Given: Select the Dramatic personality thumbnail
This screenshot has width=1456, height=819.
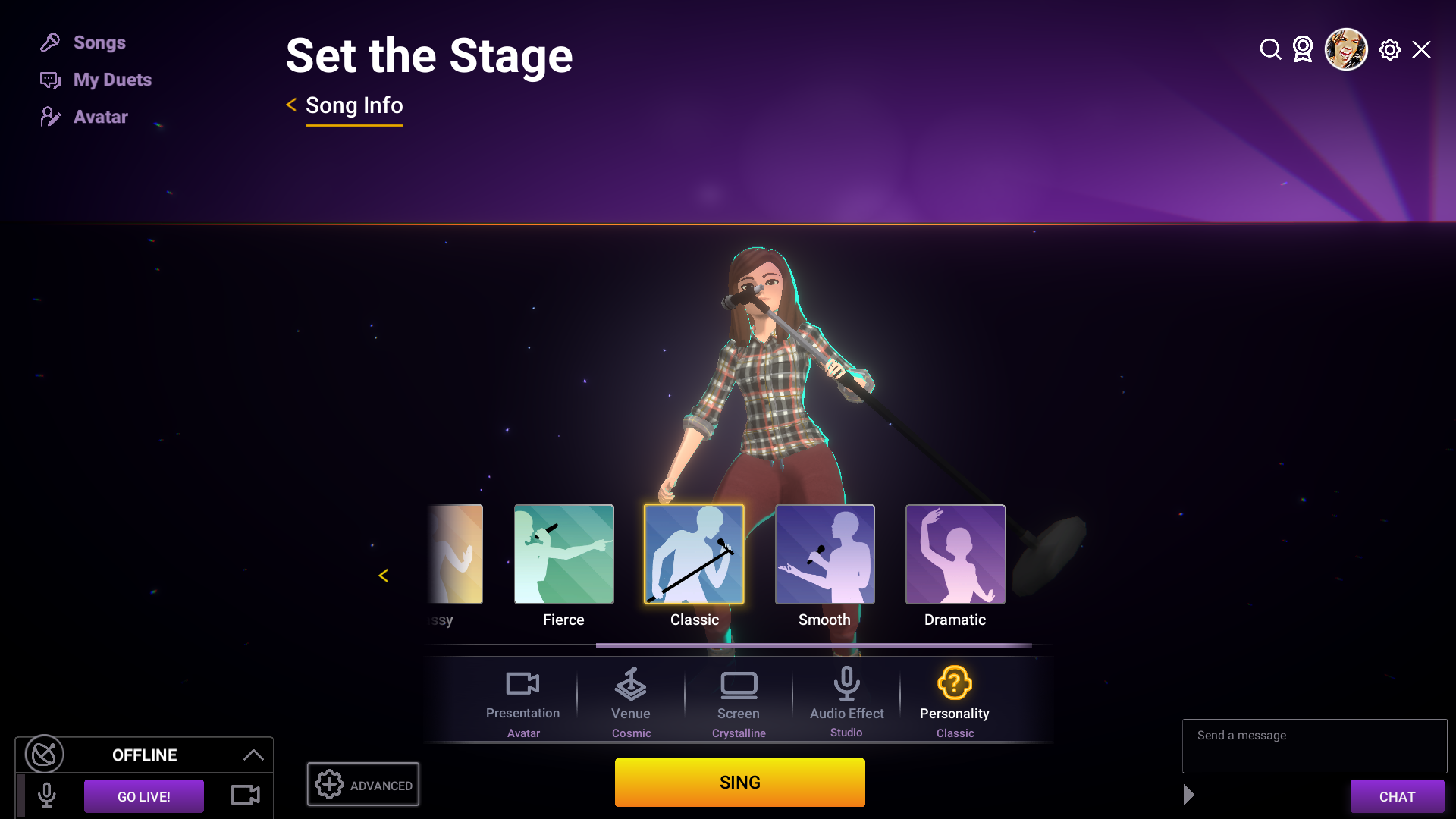Looking at the screenshot, I should pyautogui.click(x=955, y=554).
